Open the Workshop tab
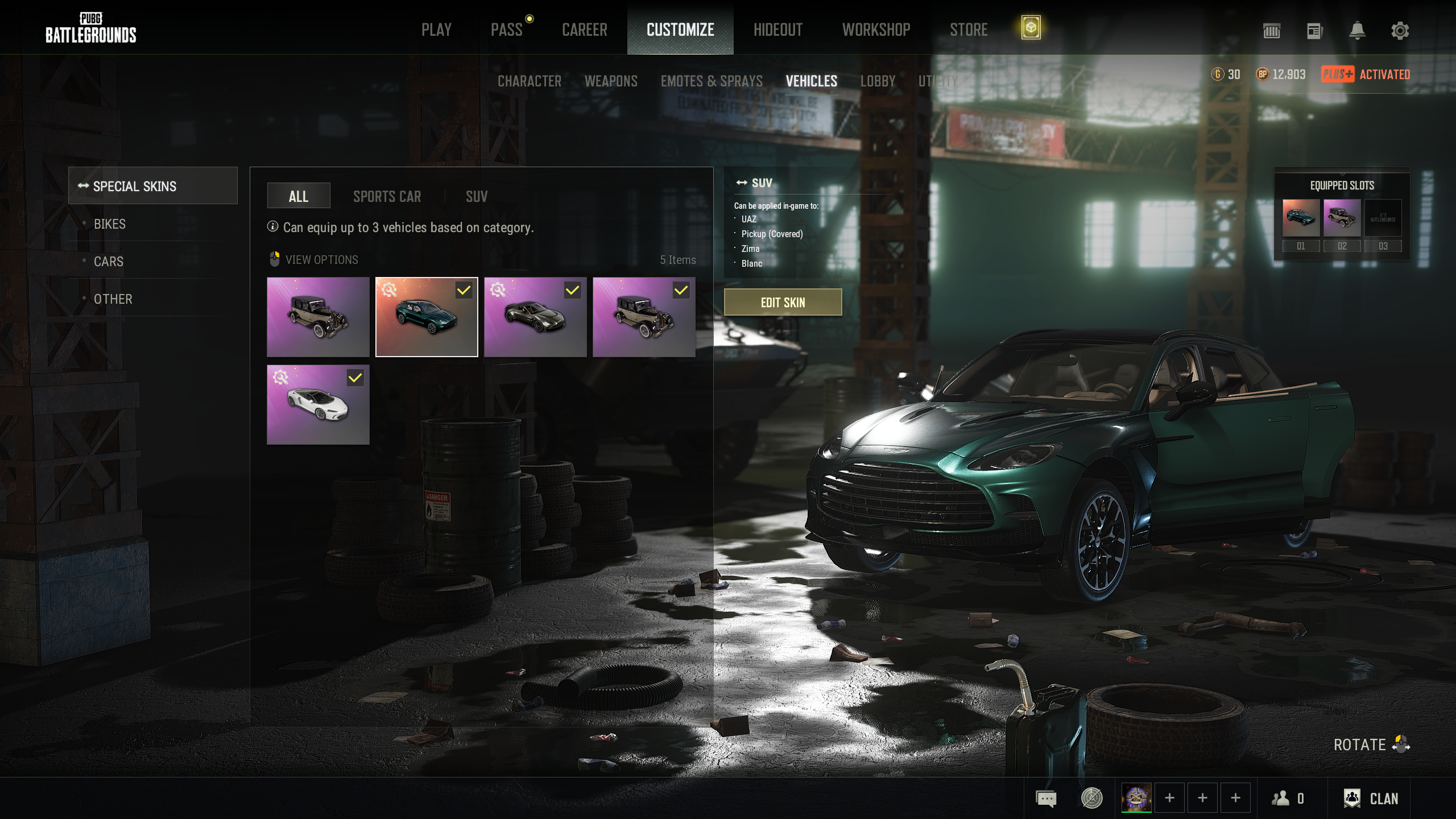The width and height of the screenshot is (1456, 819). (876, 30)
